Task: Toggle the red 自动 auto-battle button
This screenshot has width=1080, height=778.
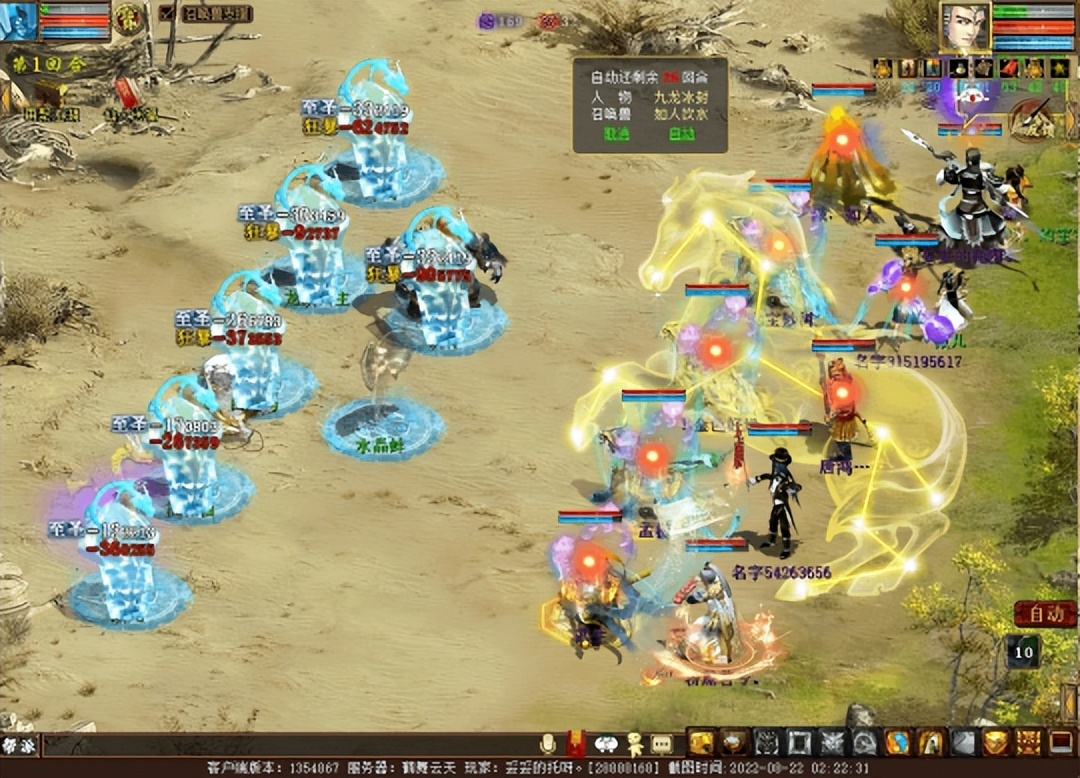Action: [x=1045, y=614]
